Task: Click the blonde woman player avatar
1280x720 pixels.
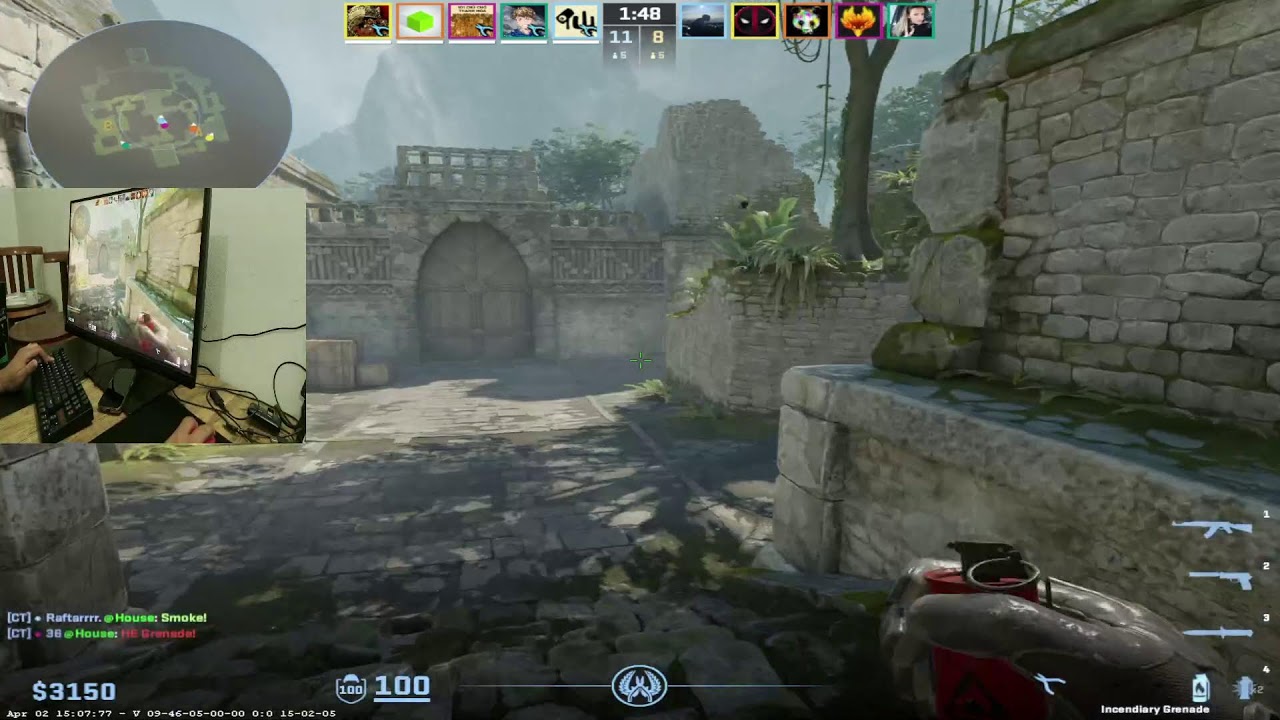Action: click(x=910, y=21)
